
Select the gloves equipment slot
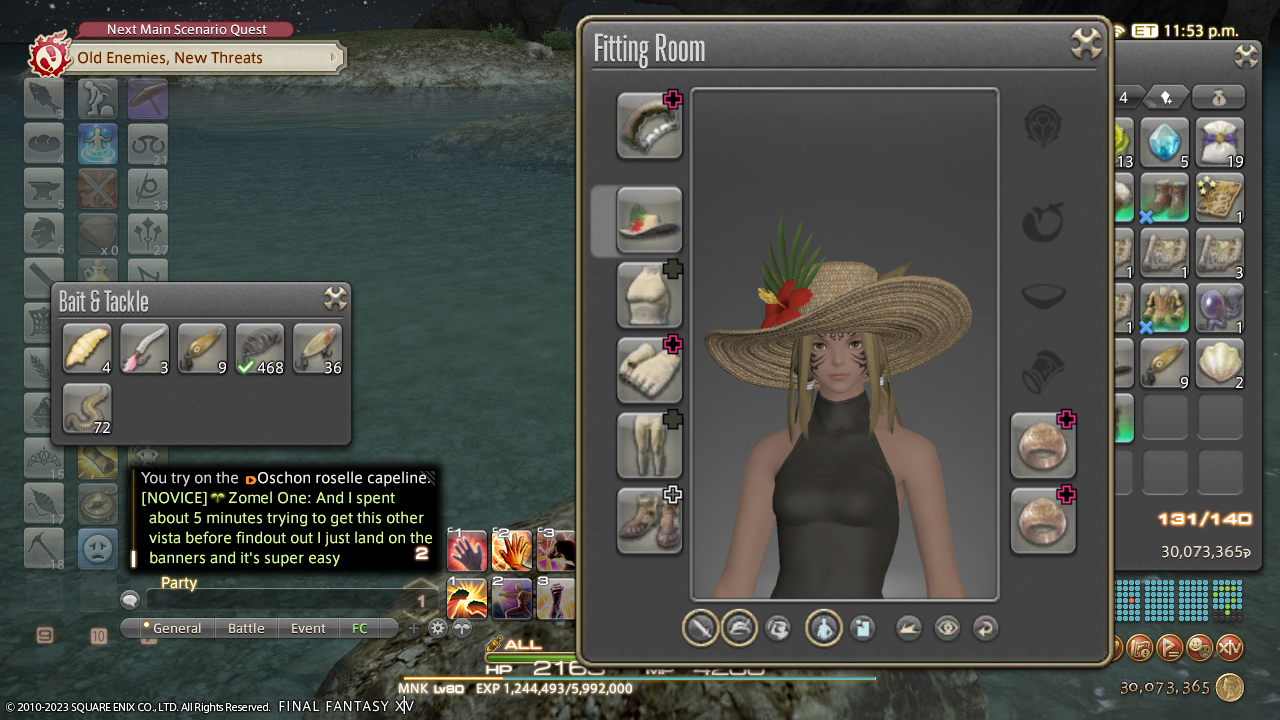click(649, 370)
